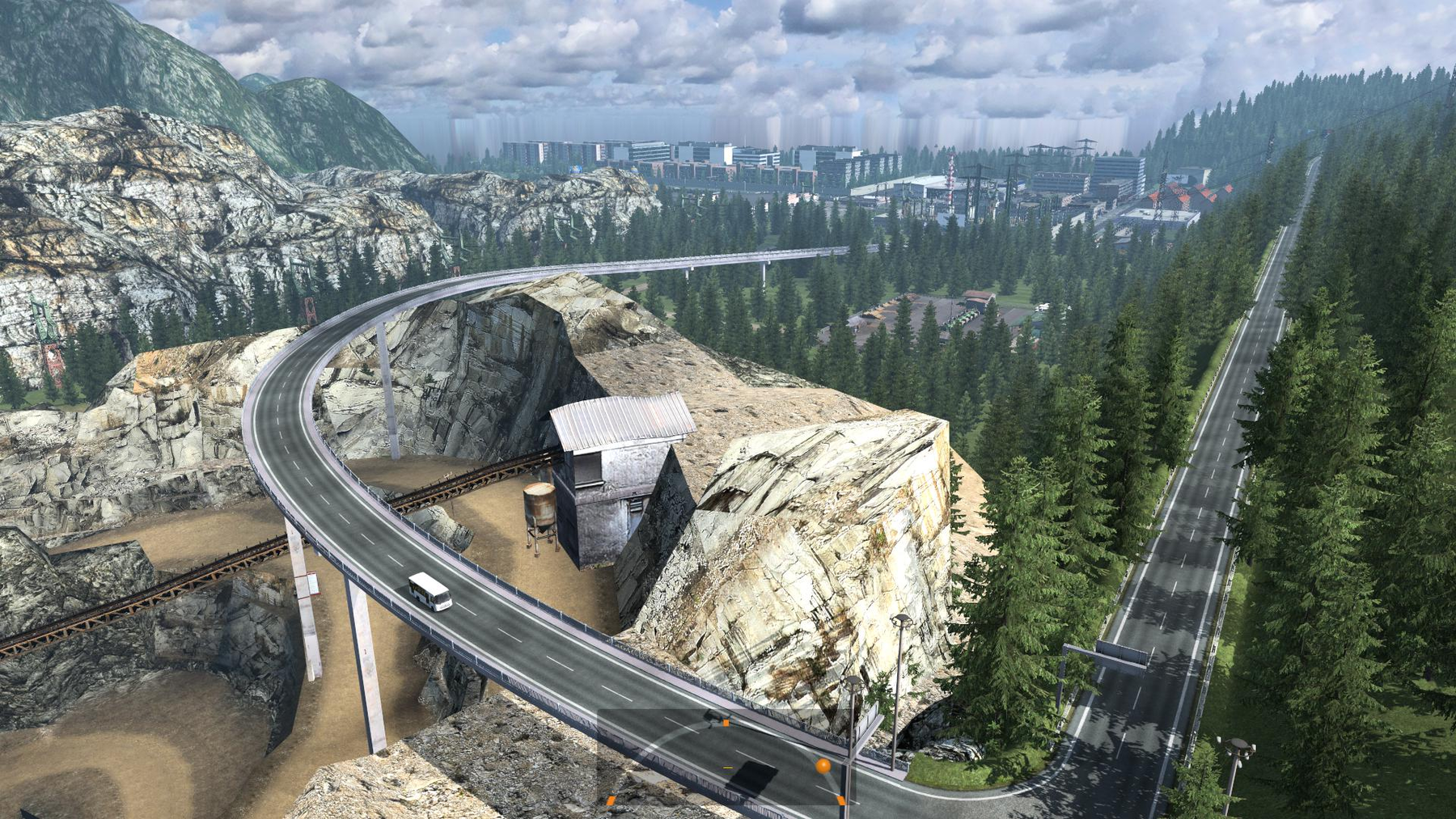Click the orange ball on the arc gauge
The image size is (1456, 819).
pos(823,765)
